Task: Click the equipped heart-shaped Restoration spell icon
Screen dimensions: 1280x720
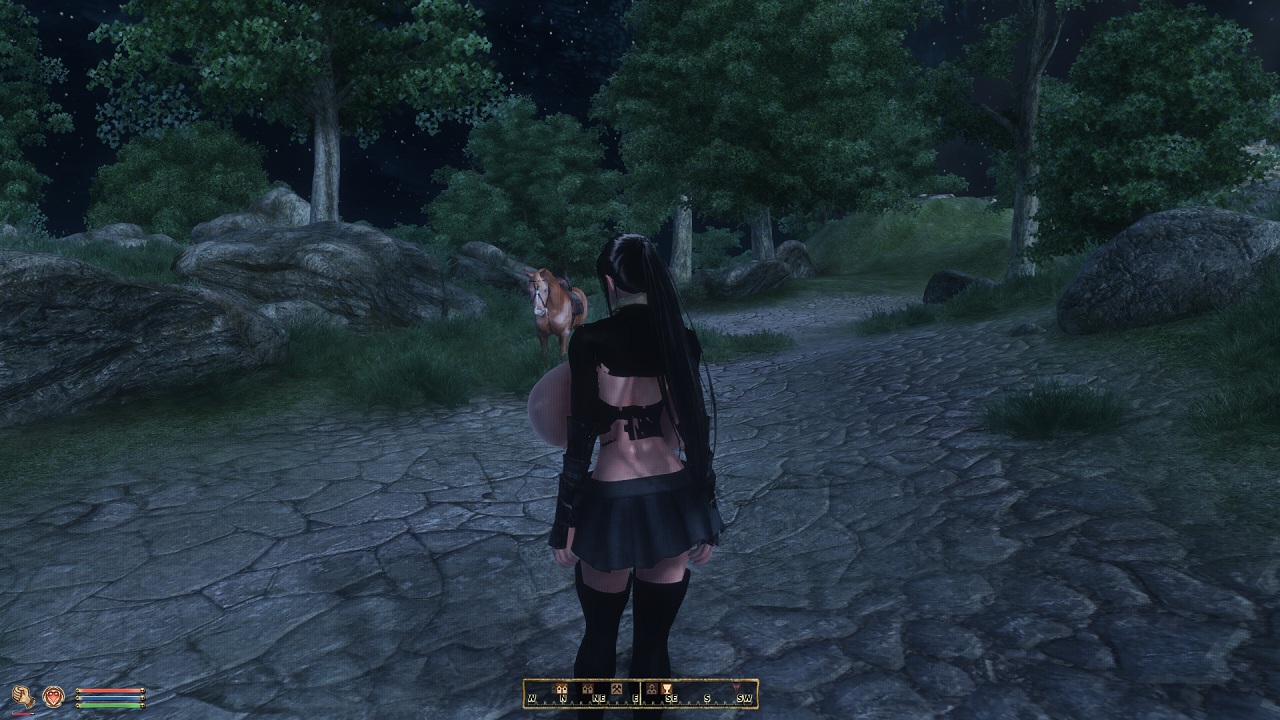Action: [x=53, y=696]
